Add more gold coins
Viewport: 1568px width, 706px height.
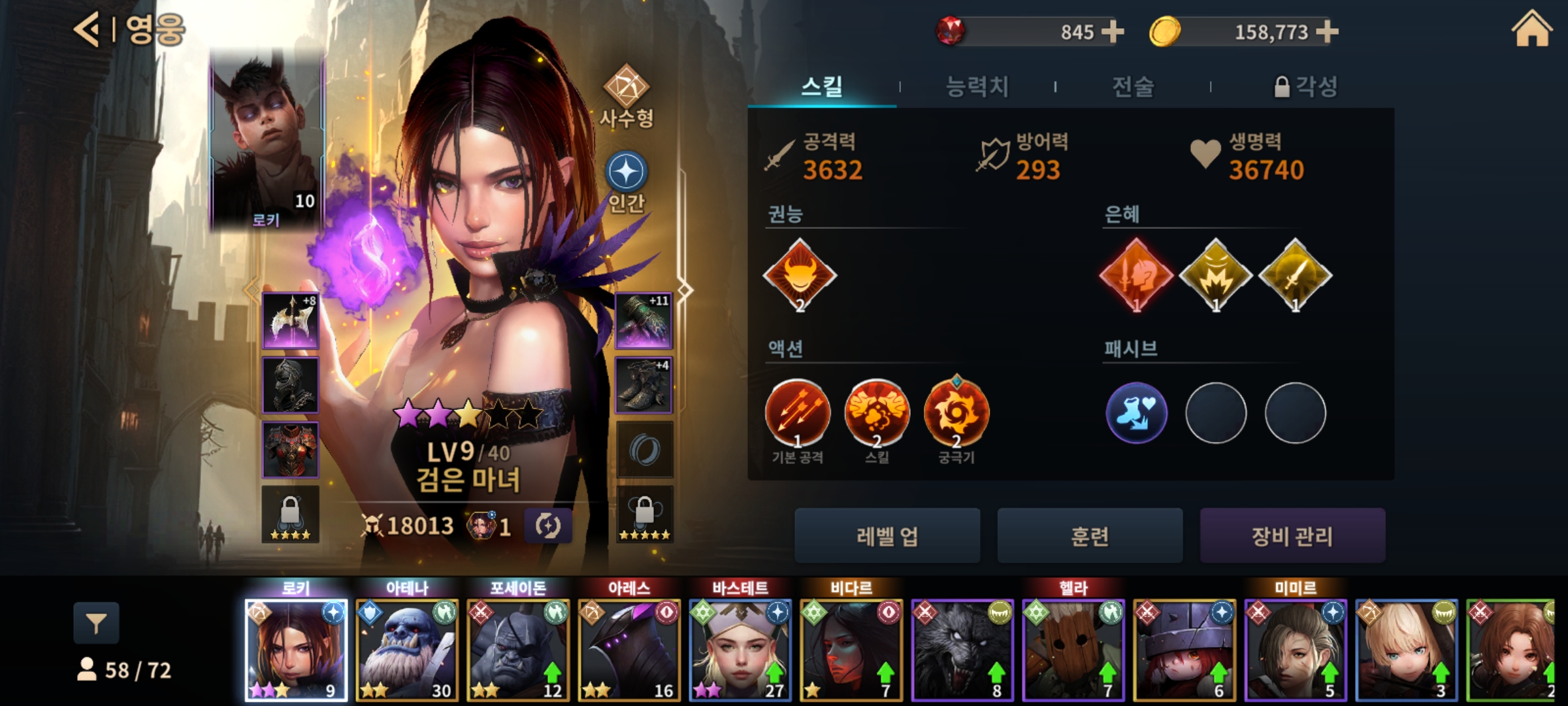[x=1327, y=31]
